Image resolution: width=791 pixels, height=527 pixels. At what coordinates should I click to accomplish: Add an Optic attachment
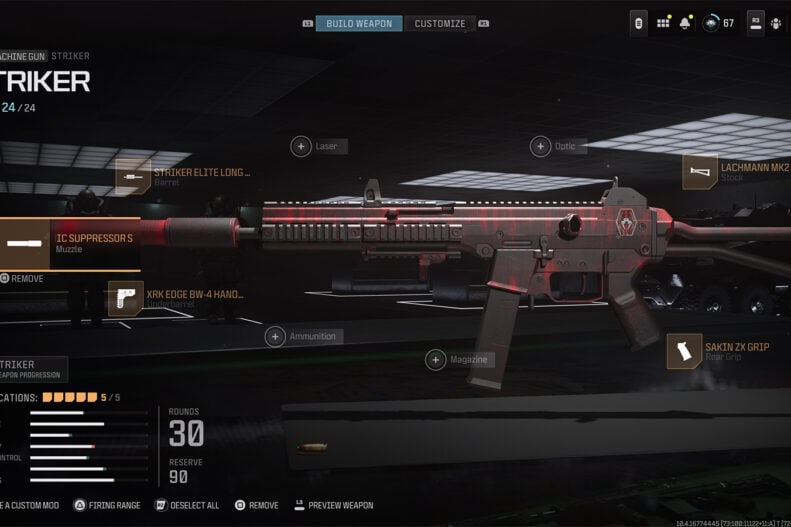coord(540,147)
